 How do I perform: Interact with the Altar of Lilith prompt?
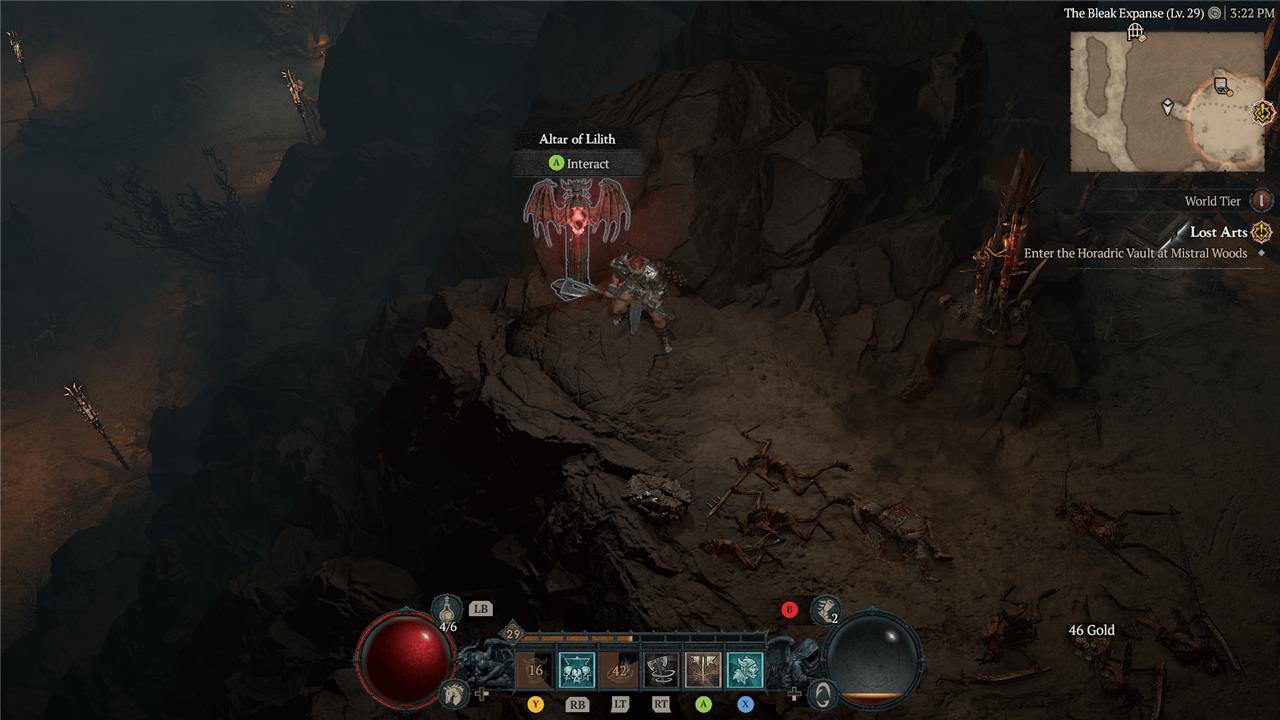click(x=578, y=163)
